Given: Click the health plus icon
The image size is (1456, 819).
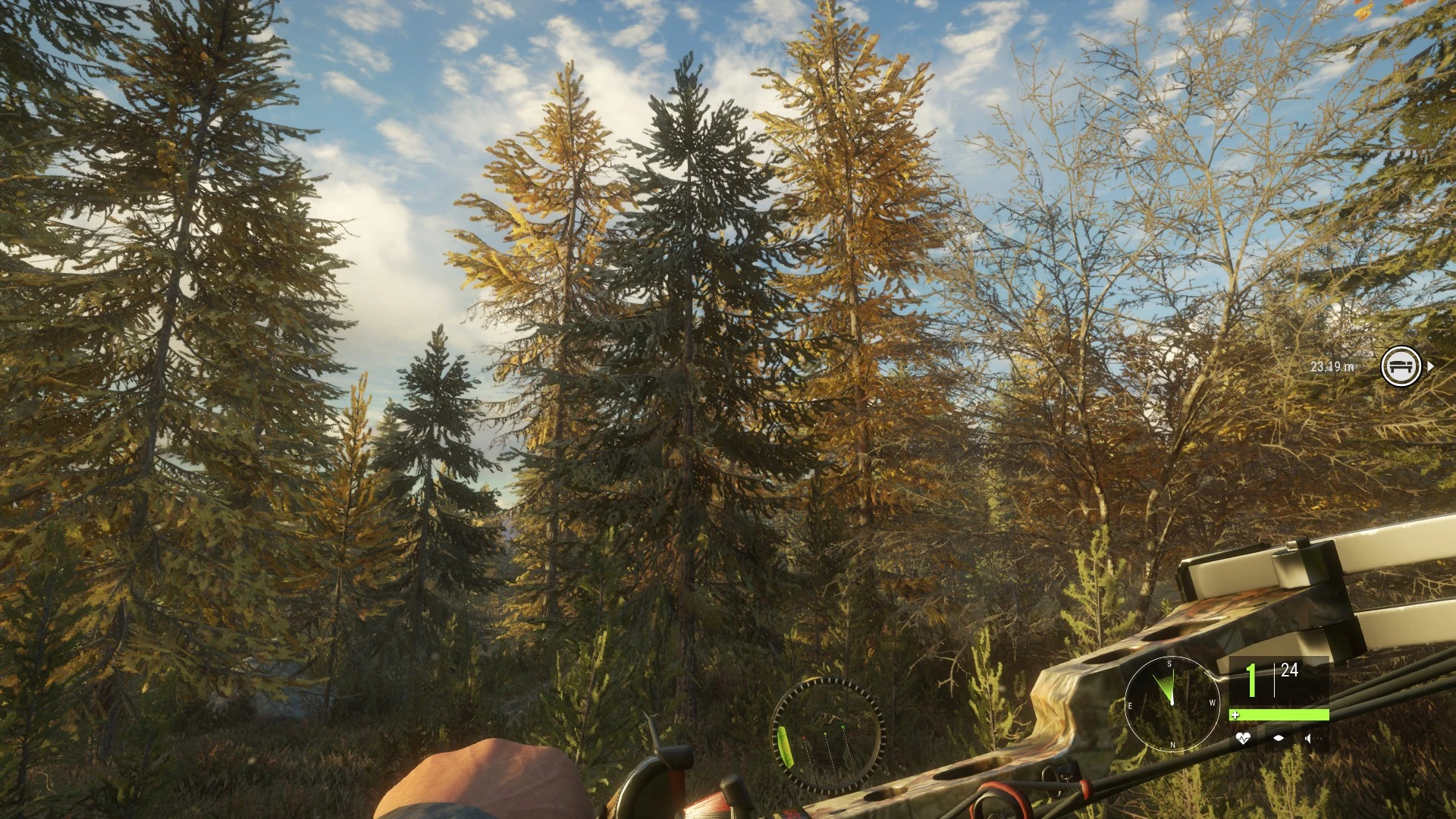Looking at the screenshot, I should pos(1235,715).
